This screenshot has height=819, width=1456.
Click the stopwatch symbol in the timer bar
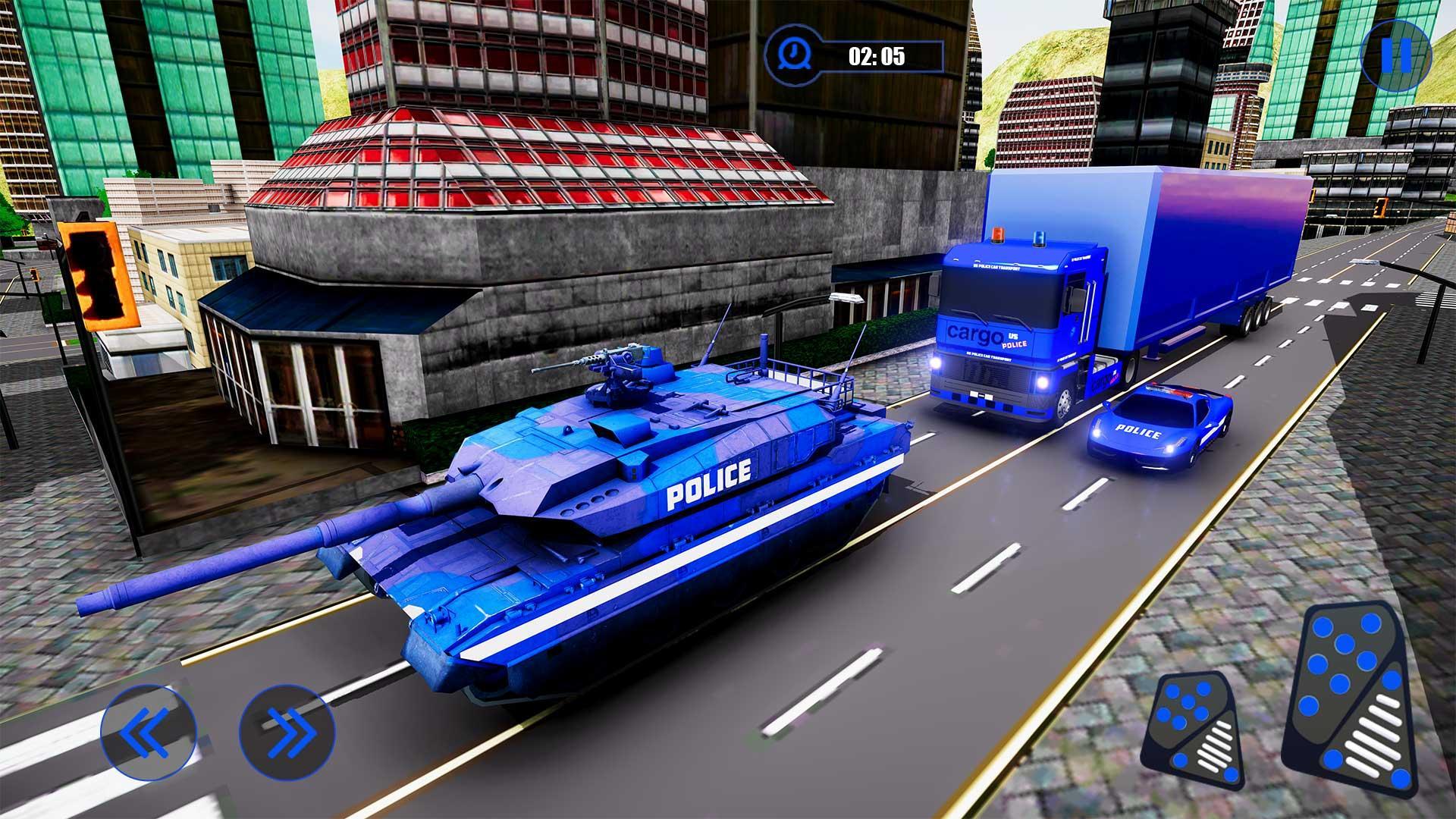pyautogui.click(x=793, y=55)
